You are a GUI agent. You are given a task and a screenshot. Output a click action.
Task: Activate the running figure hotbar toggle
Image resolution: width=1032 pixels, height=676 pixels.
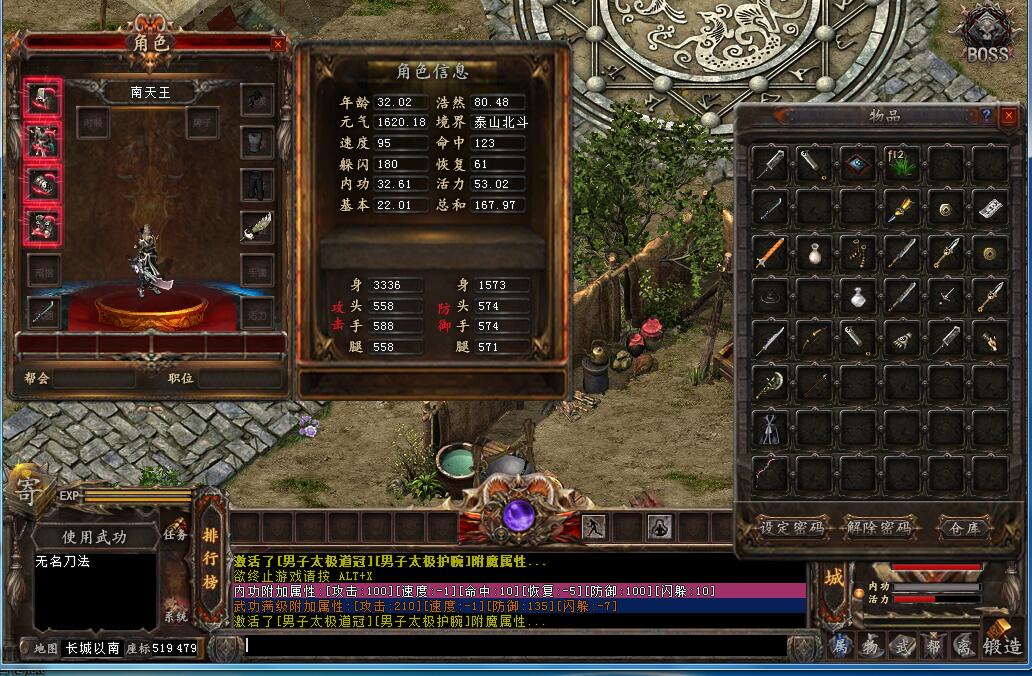(x=593, y=527)
